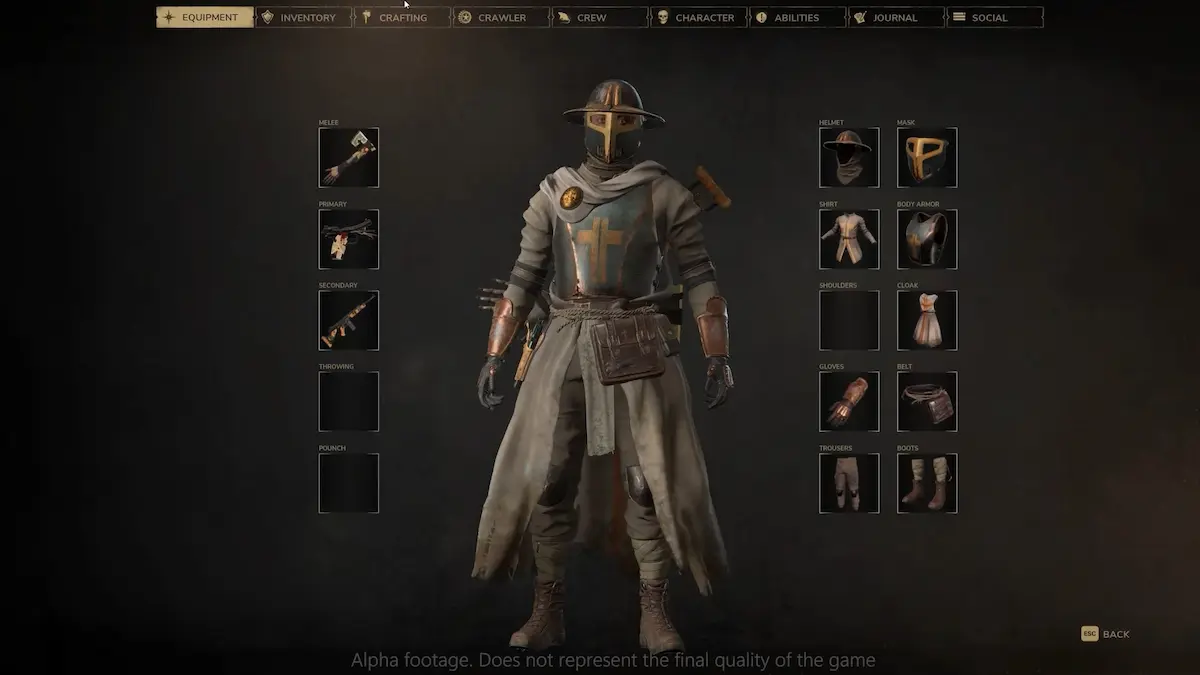Select the Gloves slot

coord(849,402)
